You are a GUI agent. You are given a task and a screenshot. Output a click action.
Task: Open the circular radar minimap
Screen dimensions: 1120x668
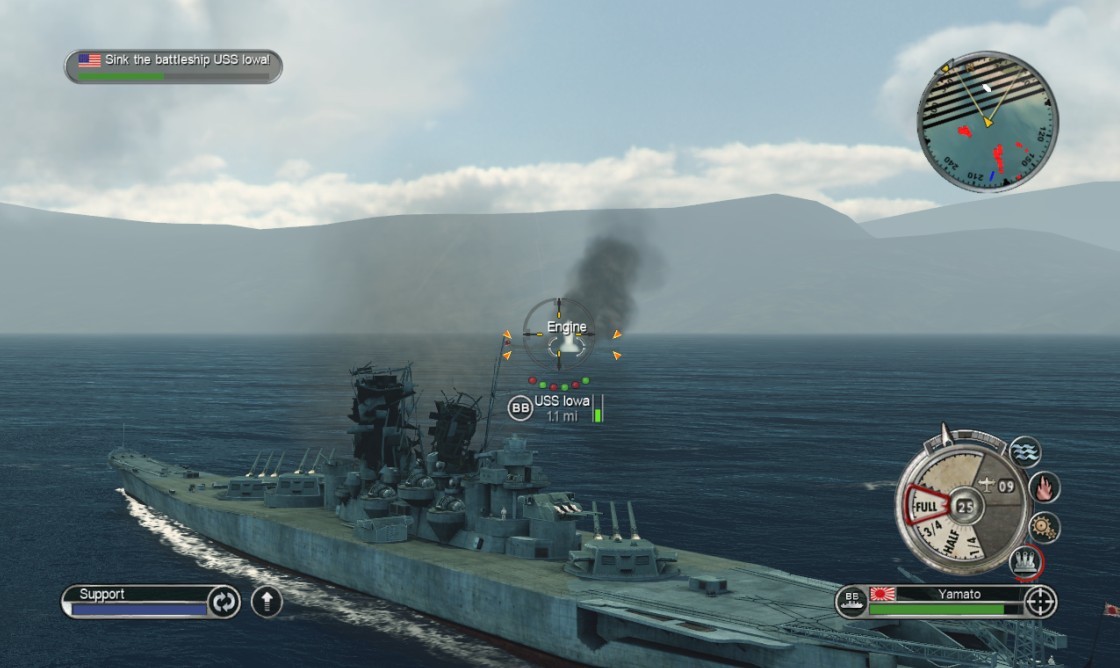[x=987, y=122]
